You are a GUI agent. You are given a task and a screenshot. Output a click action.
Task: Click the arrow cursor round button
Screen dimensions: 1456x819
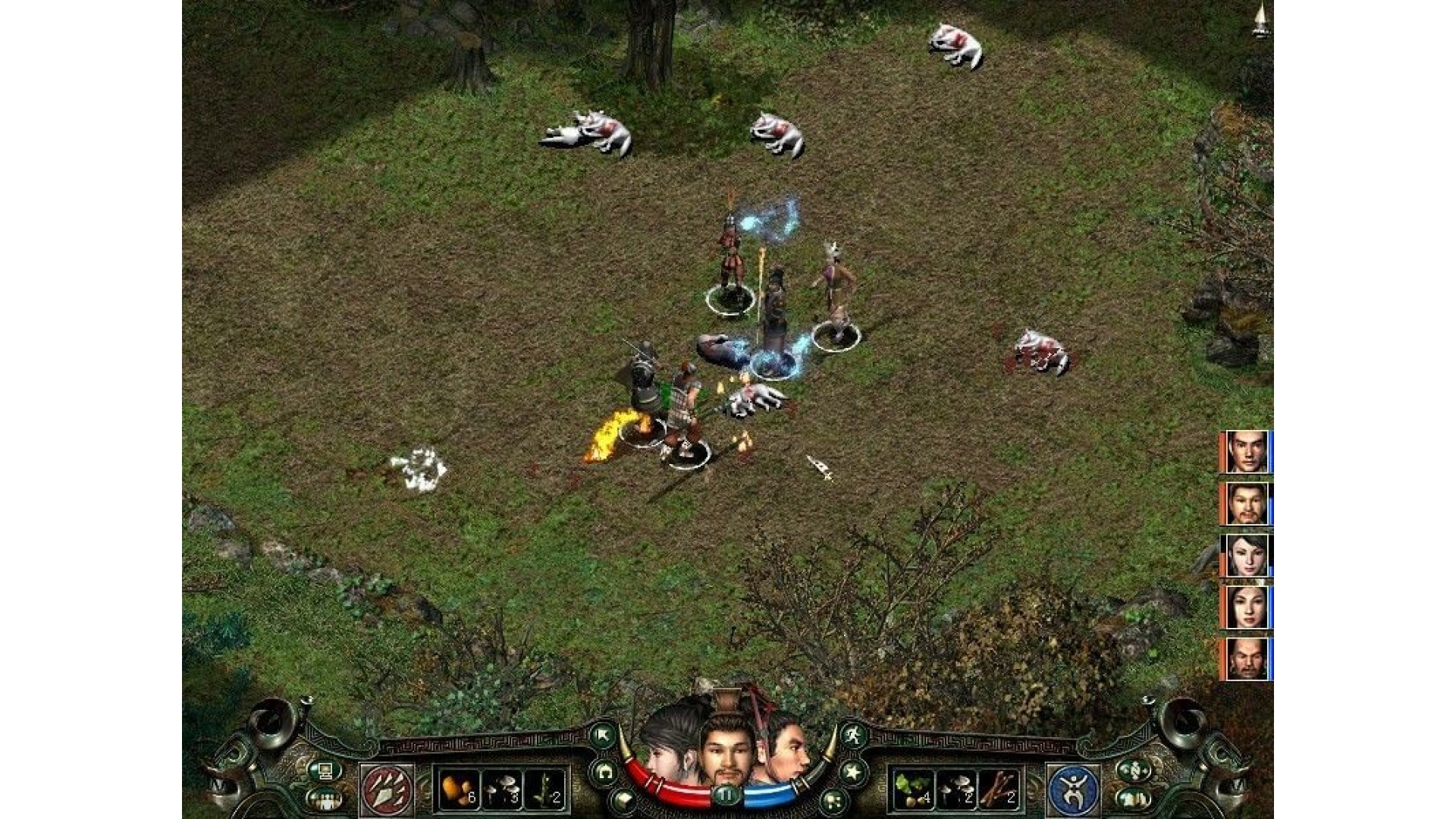pos(604,734)
